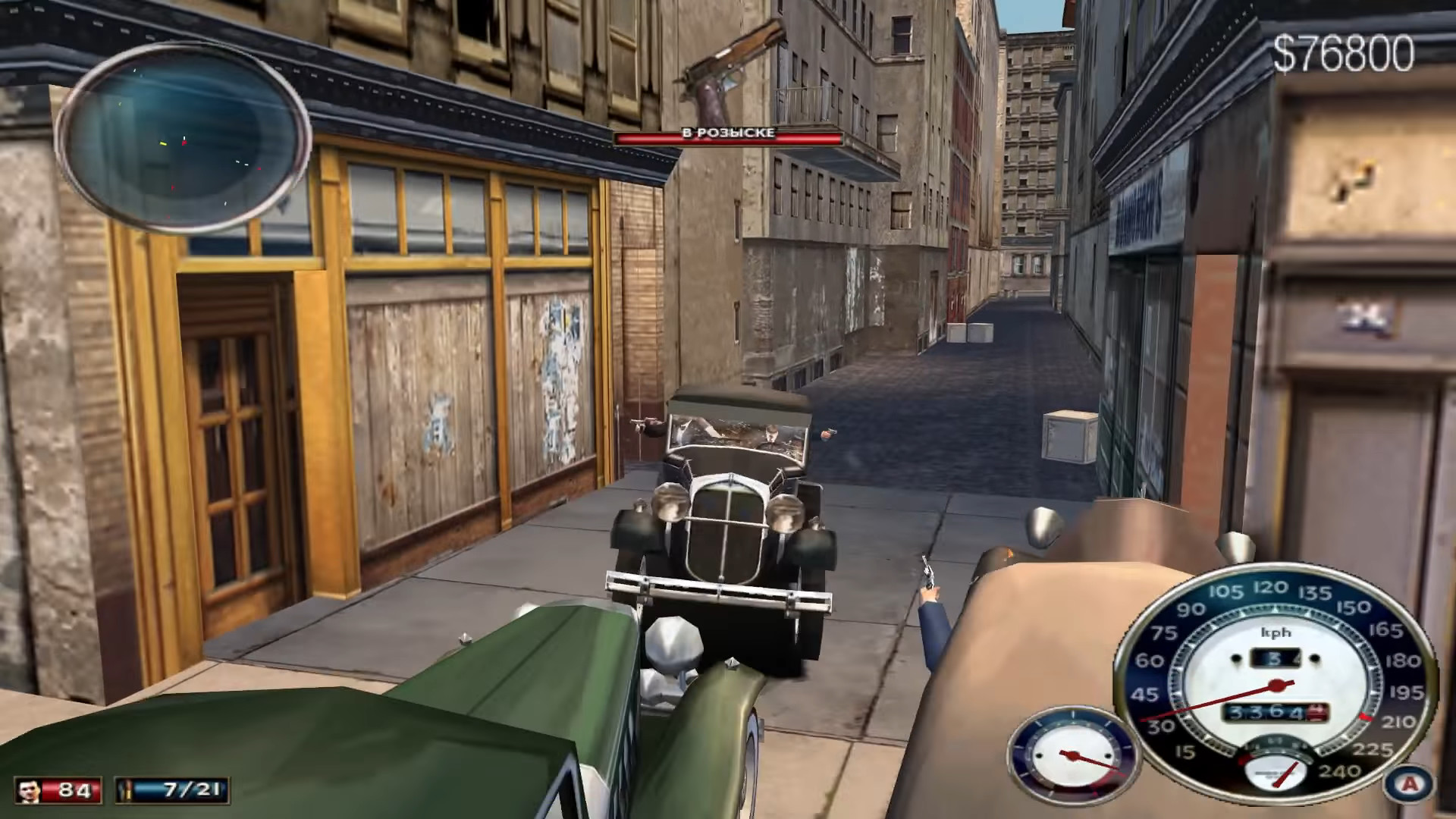
Task: Toggle the automatic transmission "A" indicator
Action: point(1409,785)
